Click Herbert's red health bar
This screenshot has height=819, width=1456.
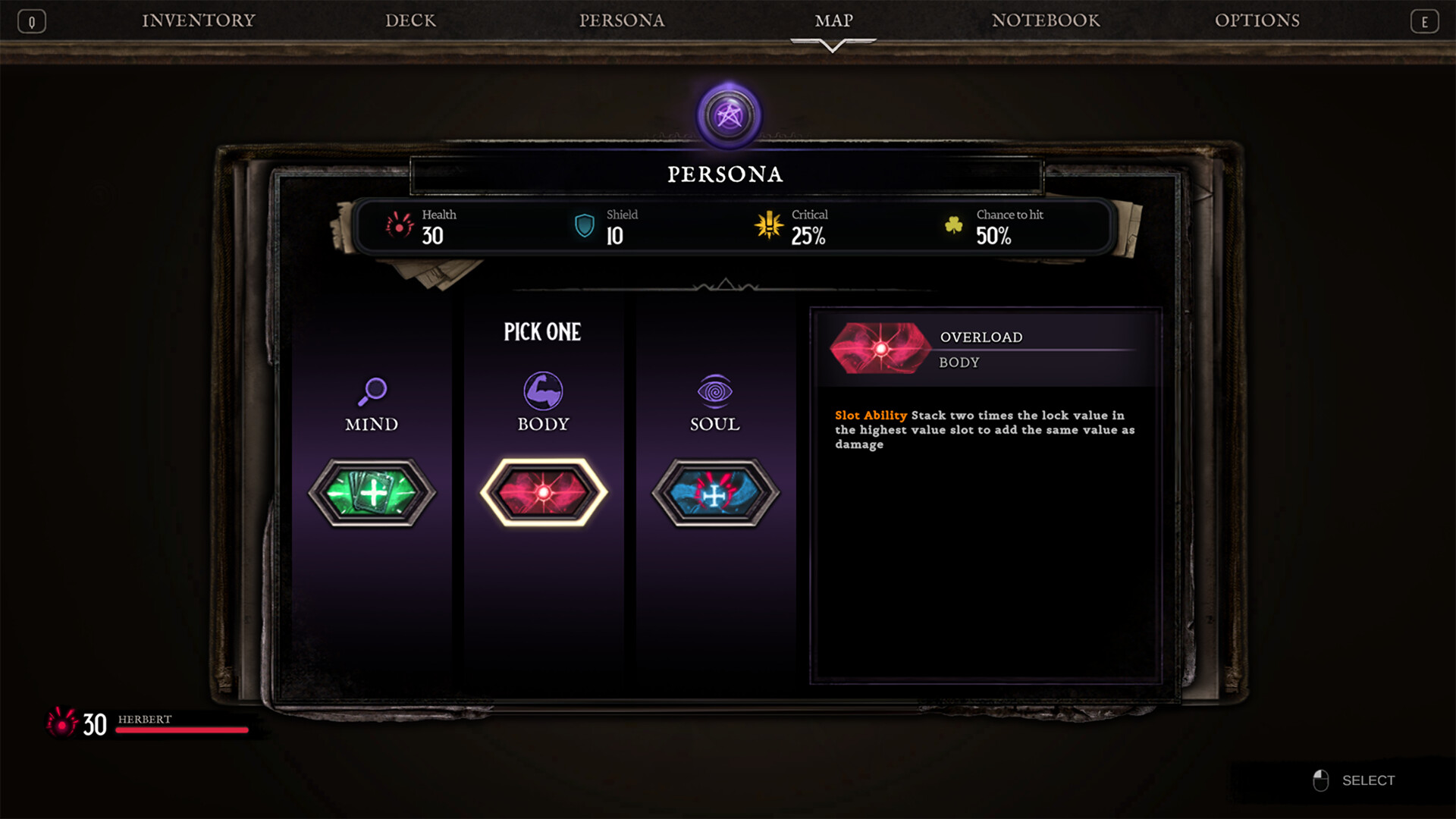180,730
